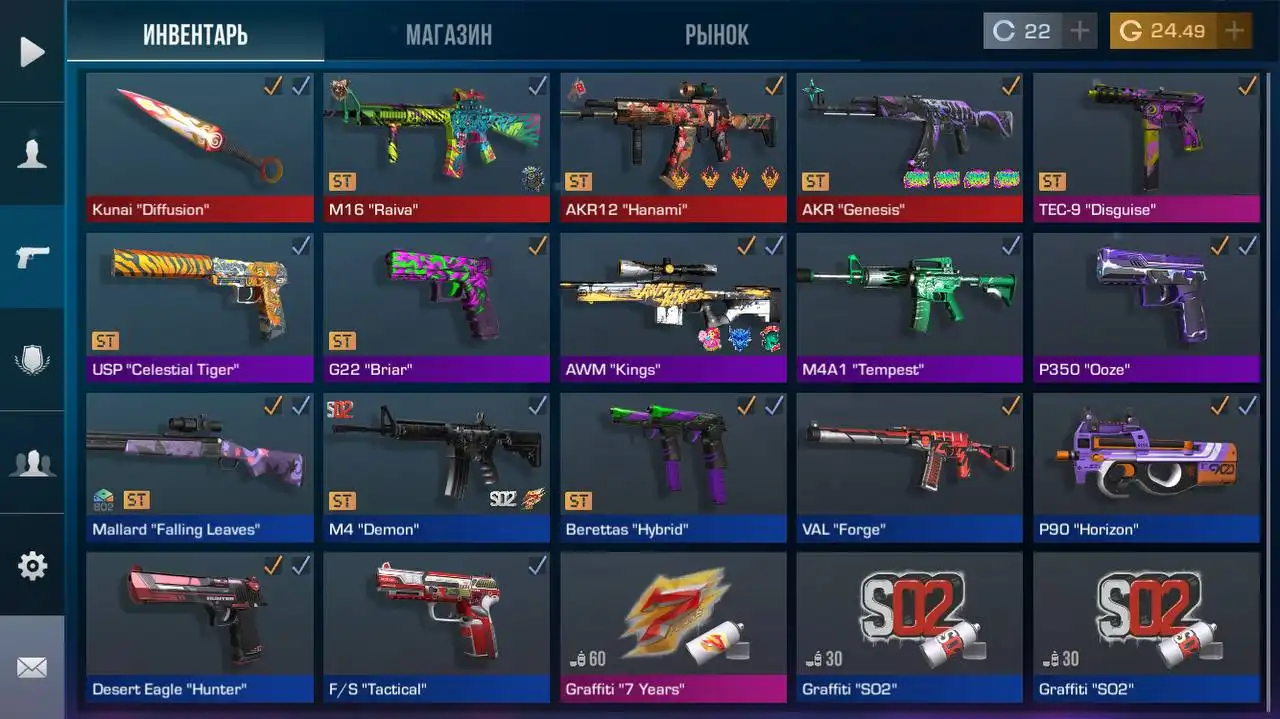Open the Рынок tab
This screenshot has width=1280, height=719.
point(716,35)
